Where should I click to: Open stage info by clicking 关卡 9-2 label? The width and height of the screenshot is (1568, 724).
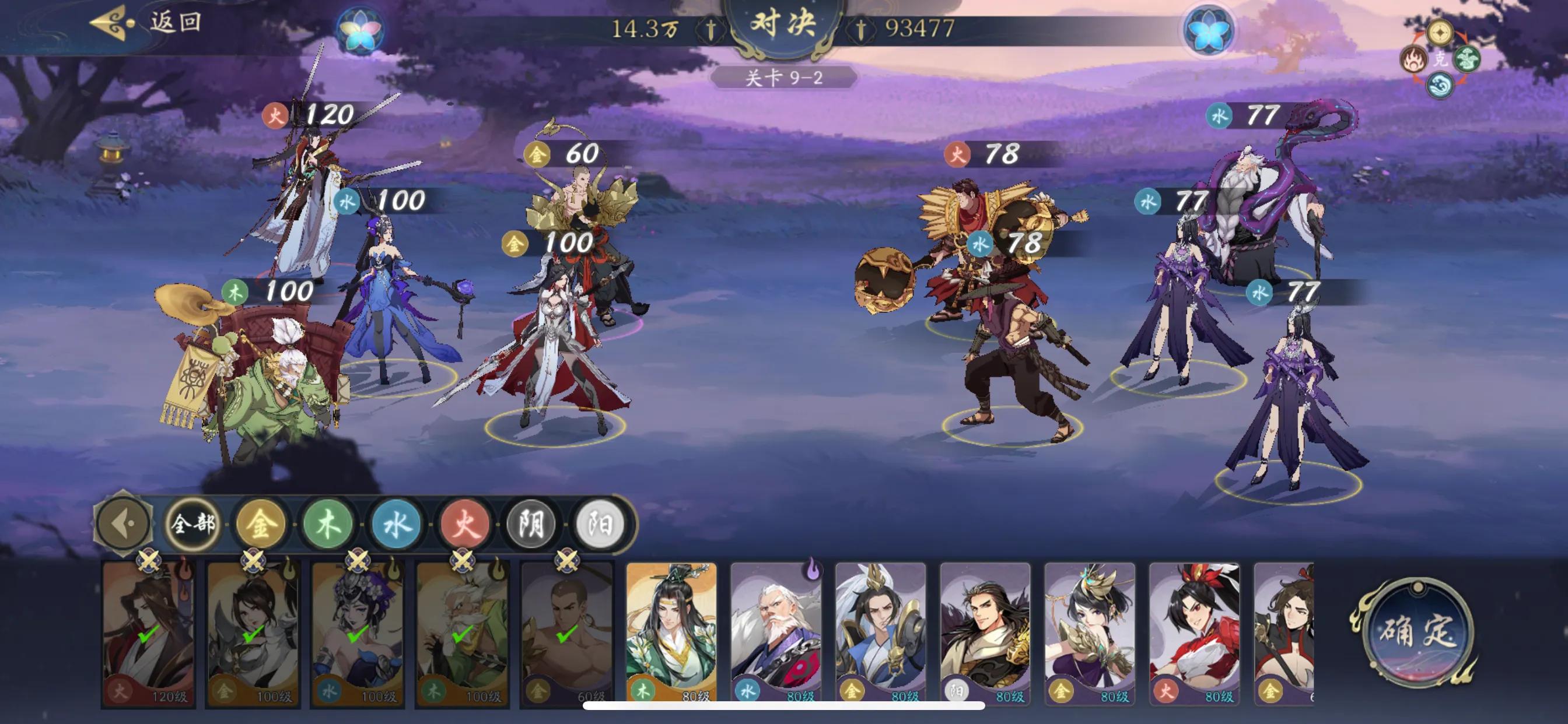[784, 78]
